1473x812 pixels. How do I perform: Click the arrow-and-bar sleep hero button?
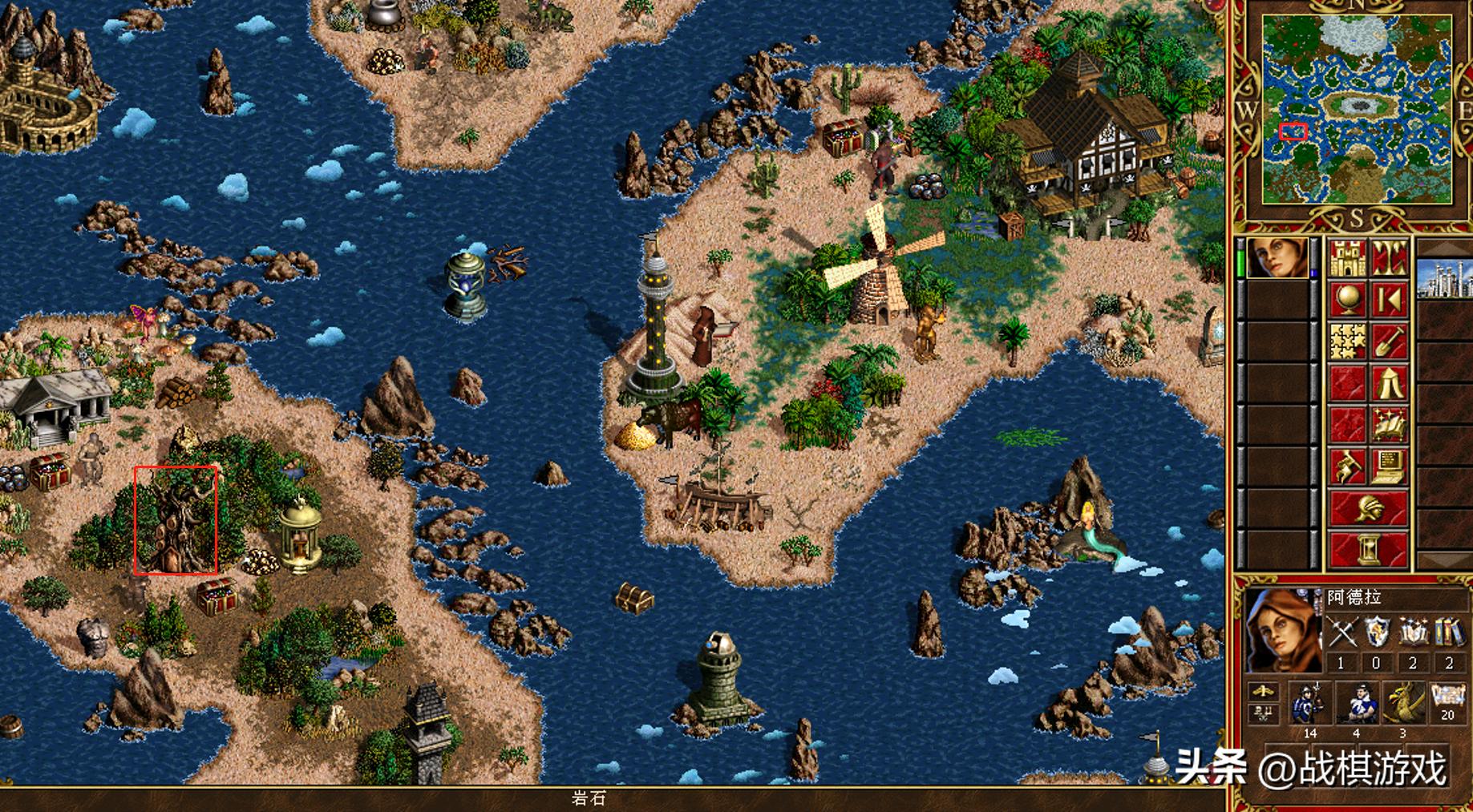(x=1388, y=300)
